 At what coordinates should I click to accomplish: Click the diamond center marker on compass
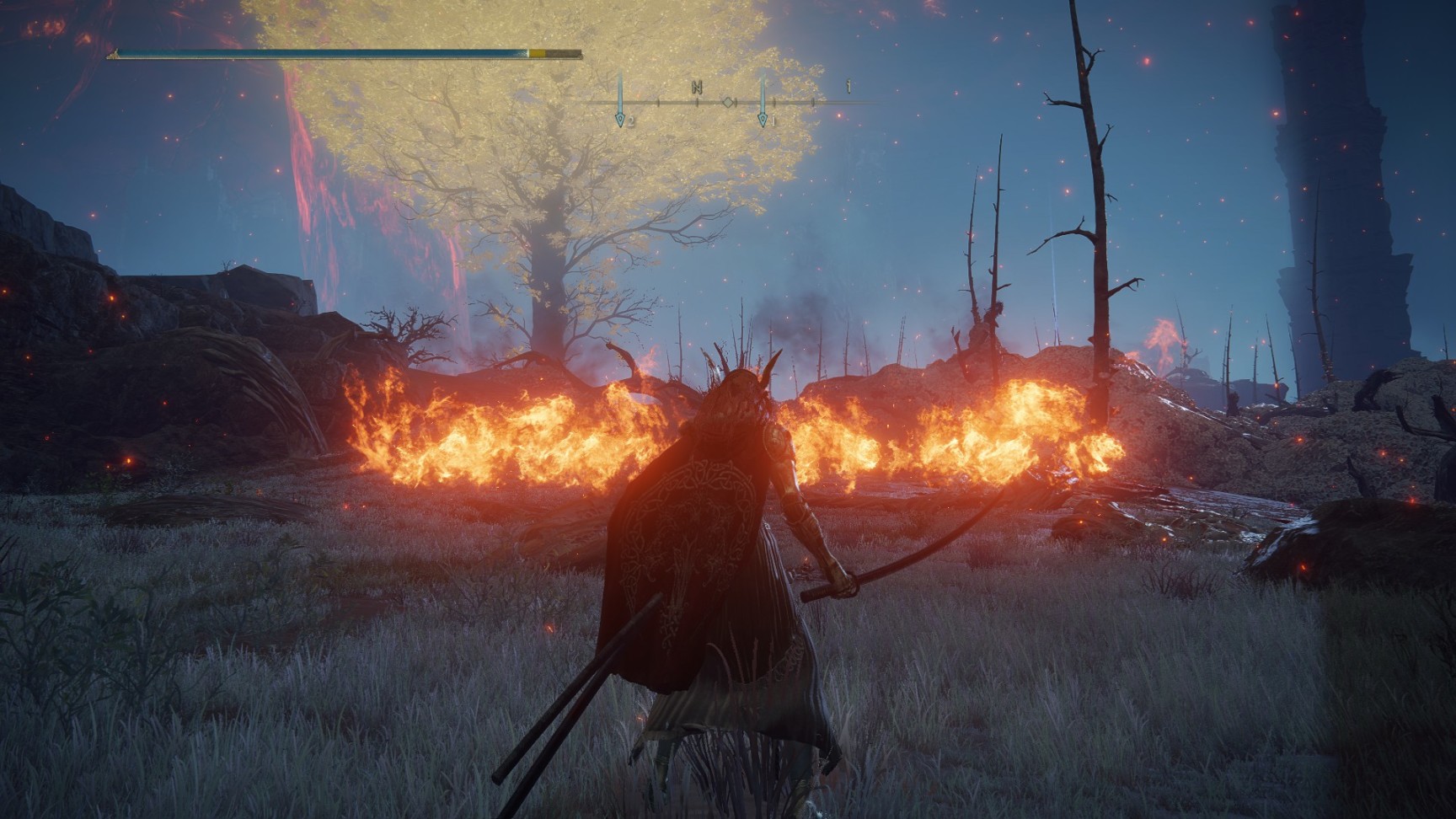tap(727, 103)
